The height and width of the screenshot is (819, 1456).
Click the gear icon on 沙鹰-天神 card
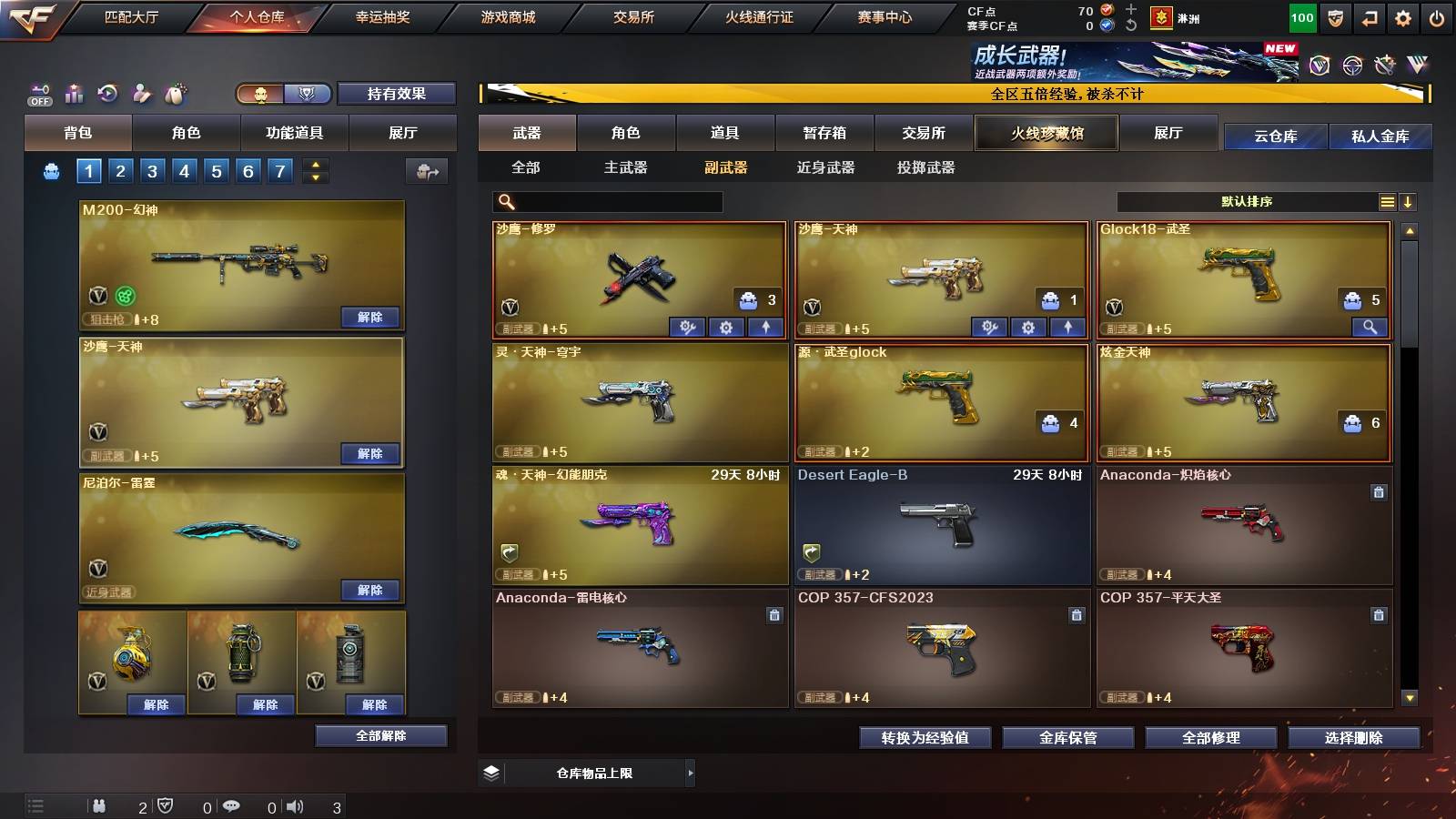1029,327
